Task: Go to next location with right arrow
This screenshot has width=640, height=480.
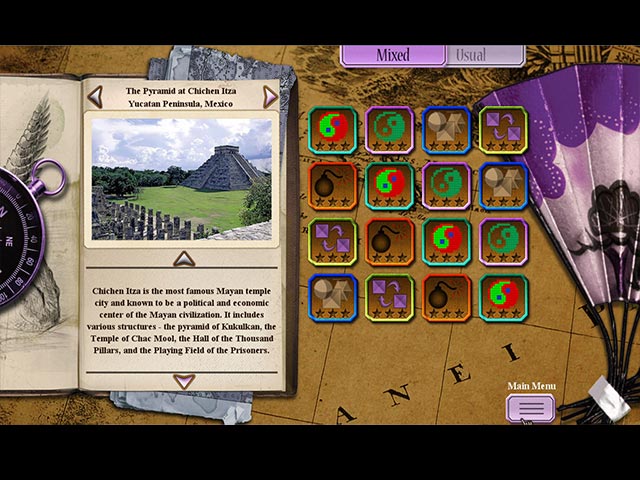Action: (x=270, y=96)
